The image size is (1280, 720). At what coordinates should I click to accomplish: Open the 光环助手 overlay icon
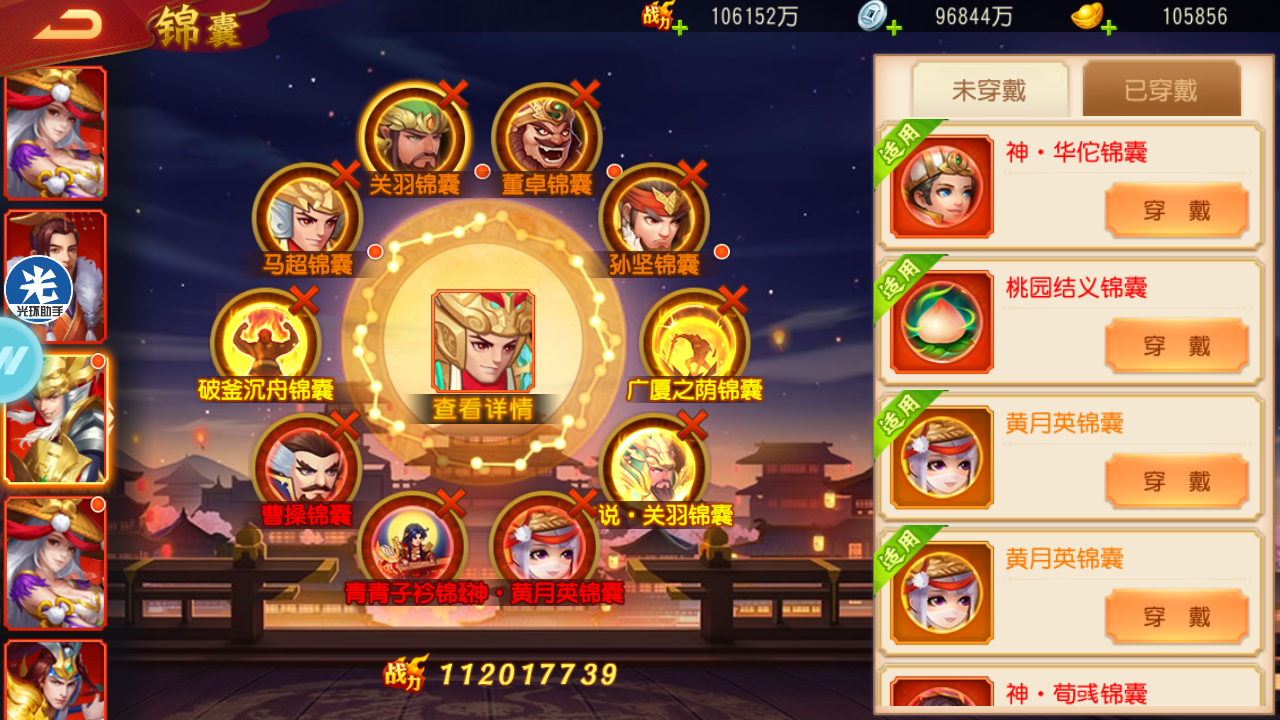coord(39,289)
